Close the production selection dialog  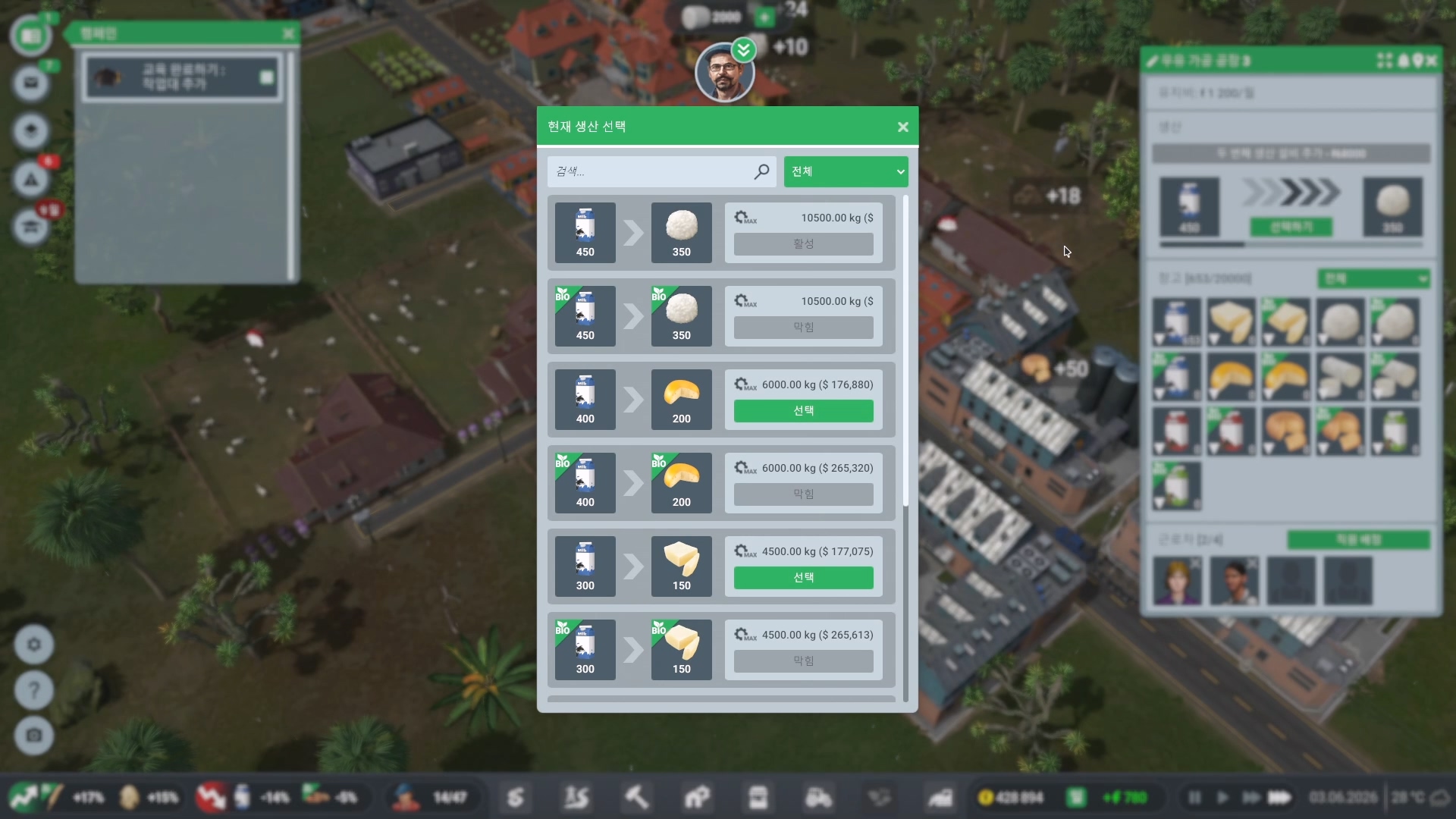coord(902,127)
